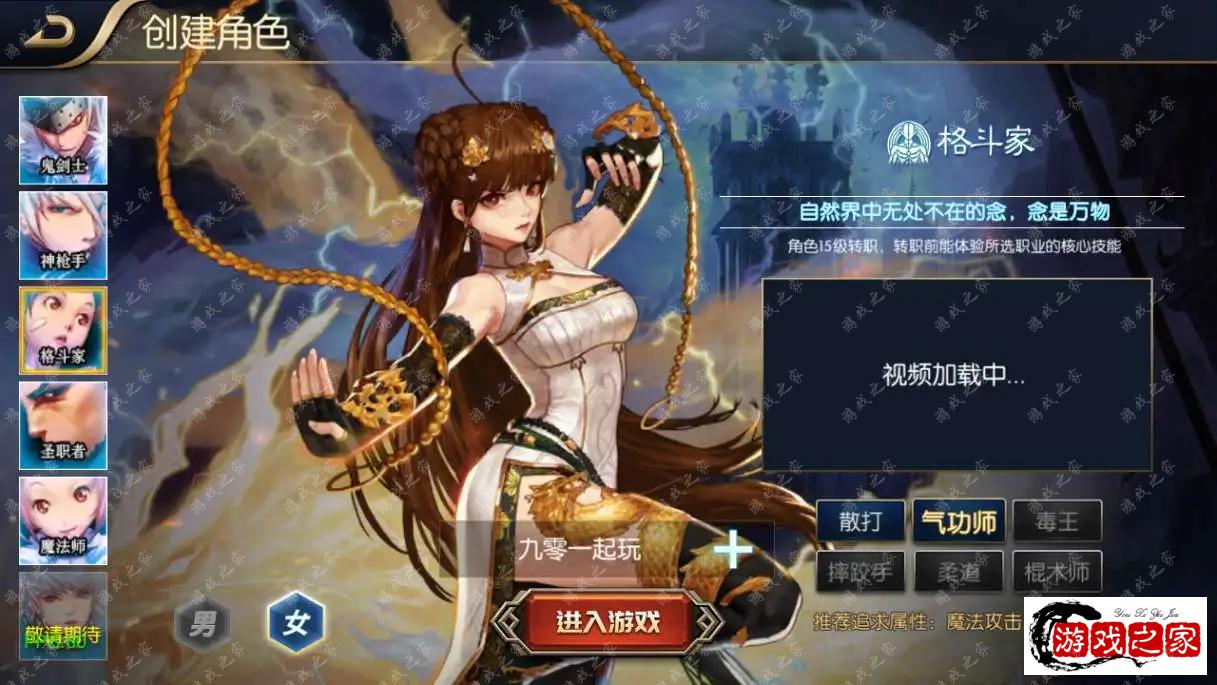Click the plus icon beside the name
The image size is (1217, 685).
733,549
